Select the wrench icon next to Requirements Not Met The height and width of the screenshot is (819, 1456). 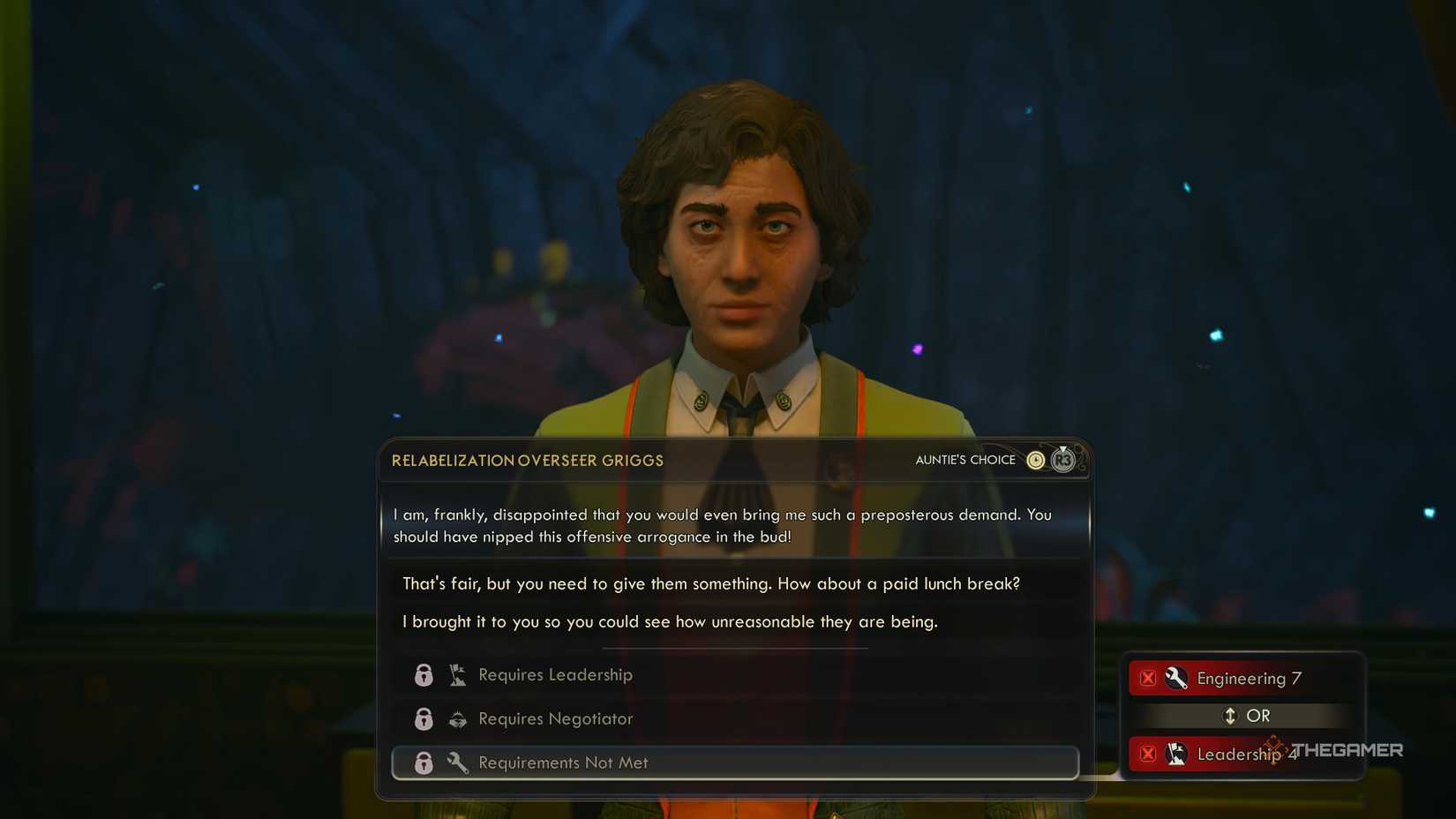click(x=457, y=763)
